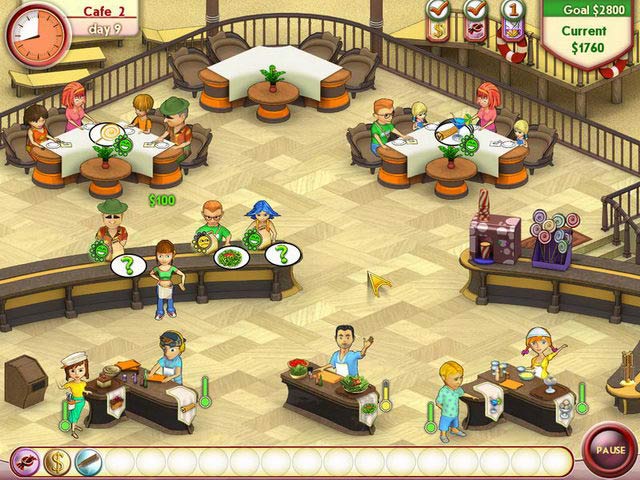Click the salad order bubble at the counter
This screenshot has height=480, width=640.
coord(232,257)
